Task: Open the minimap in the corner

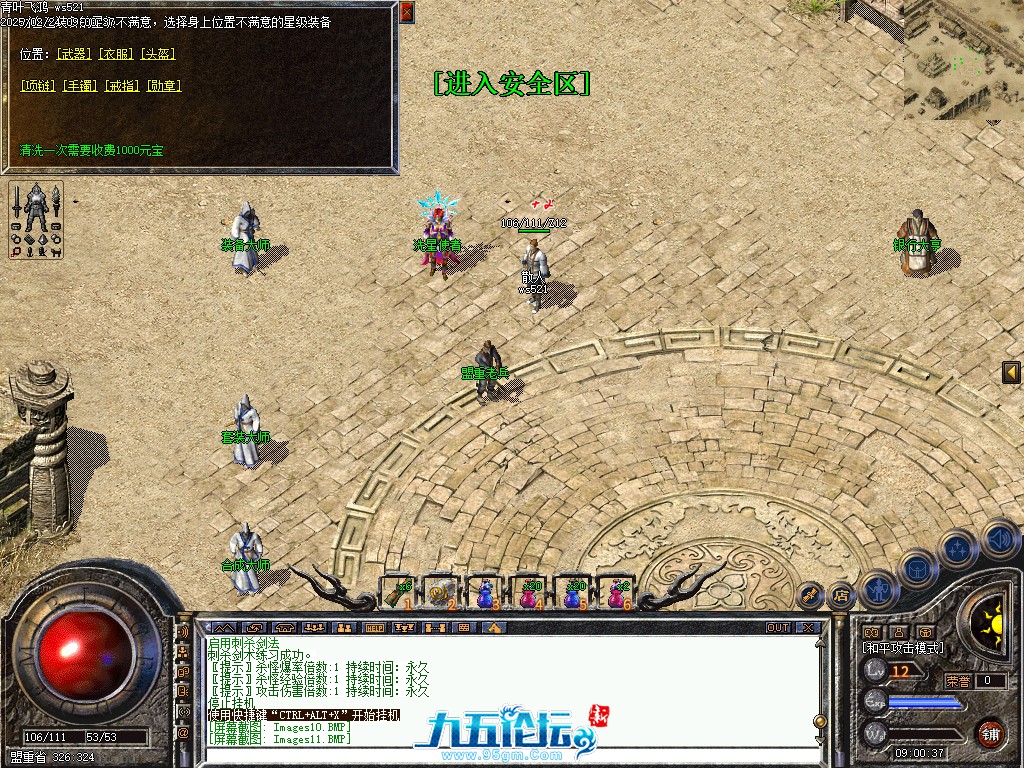Action: (963, 60)
